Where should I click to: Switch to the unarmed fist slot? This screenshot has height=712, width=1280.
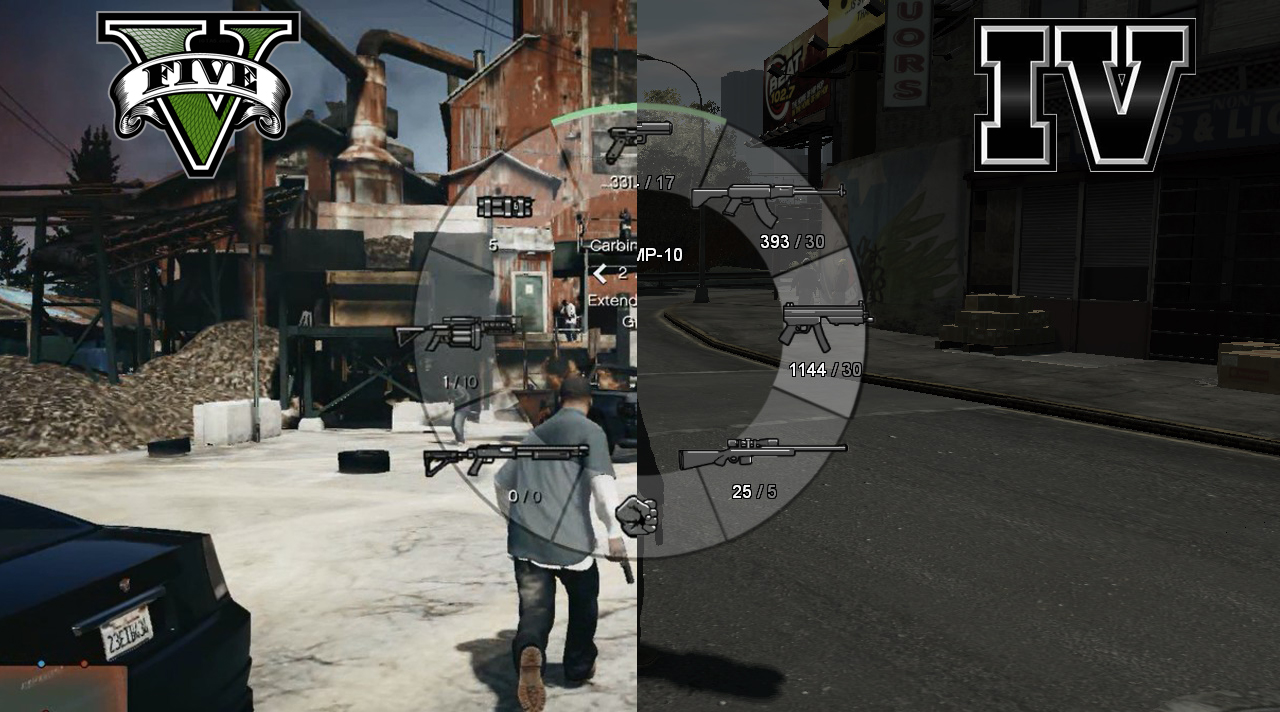click(637, 515)
